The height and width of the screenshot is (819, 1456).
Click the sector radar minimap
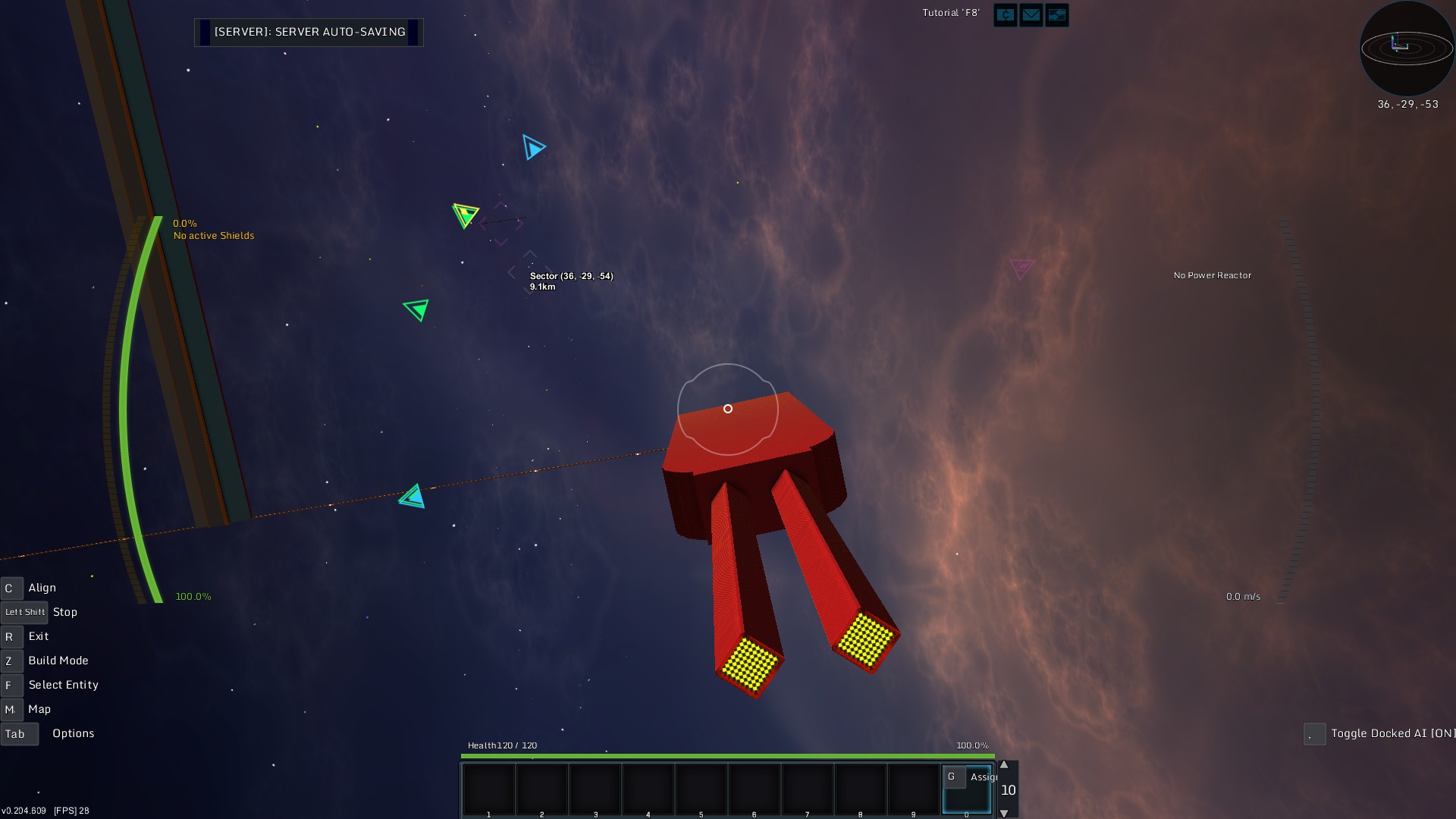pos(1407,49)
